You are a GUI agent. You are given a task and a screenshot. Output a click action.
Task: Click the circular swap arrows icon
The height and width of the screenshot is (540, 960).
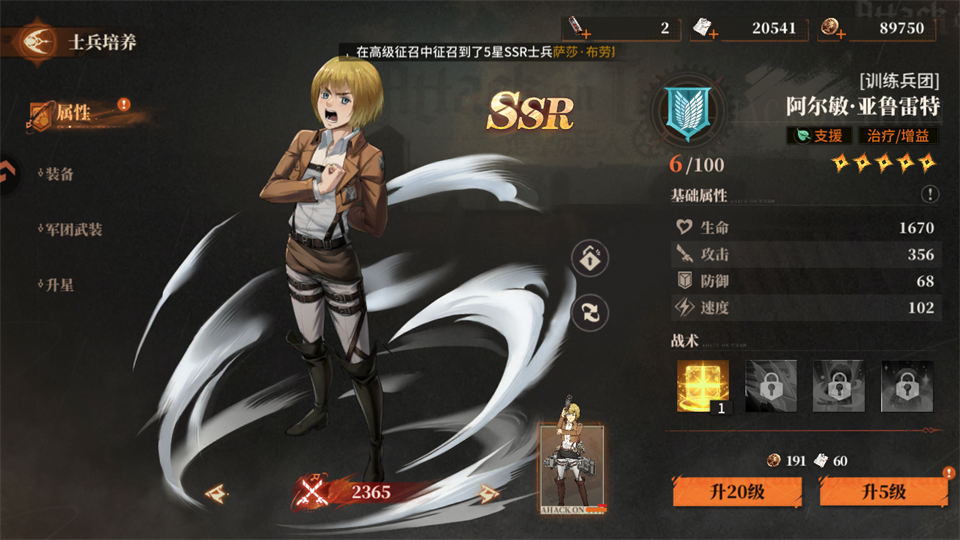pos(590,312)
